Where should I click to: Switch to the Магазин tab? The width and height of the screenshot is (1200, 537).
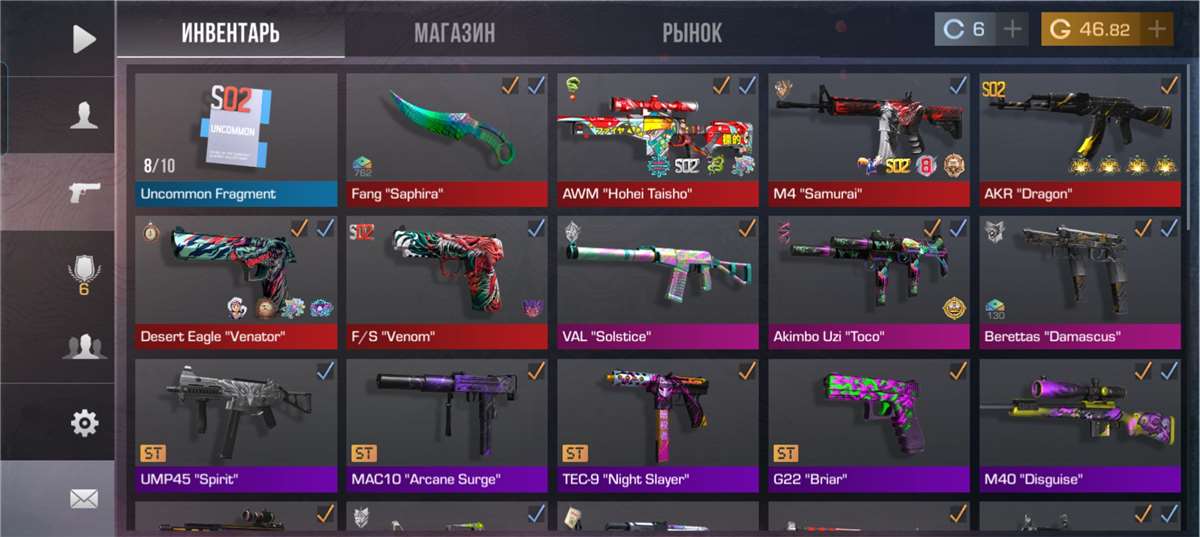point(454,33)
